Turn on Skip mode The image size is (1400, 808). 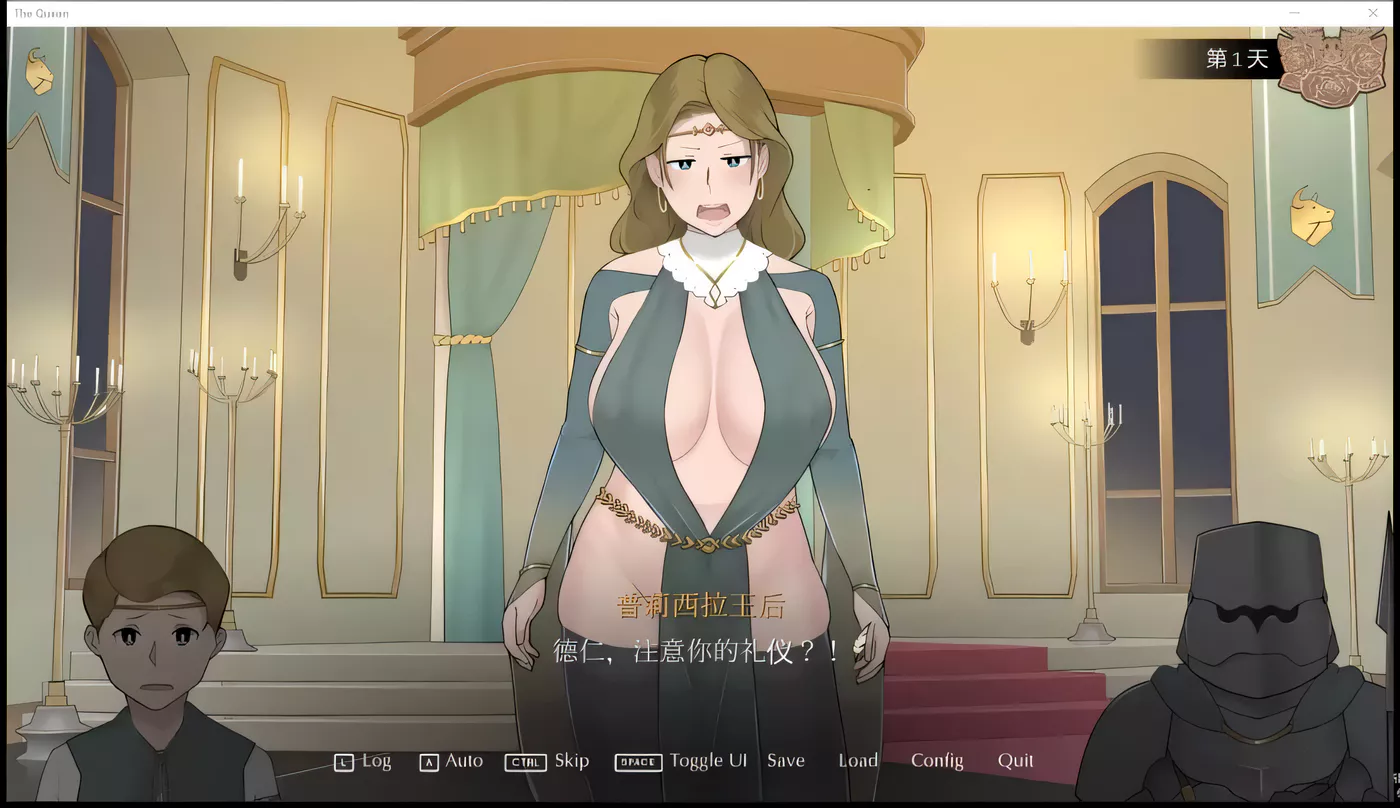coord(572,761)
